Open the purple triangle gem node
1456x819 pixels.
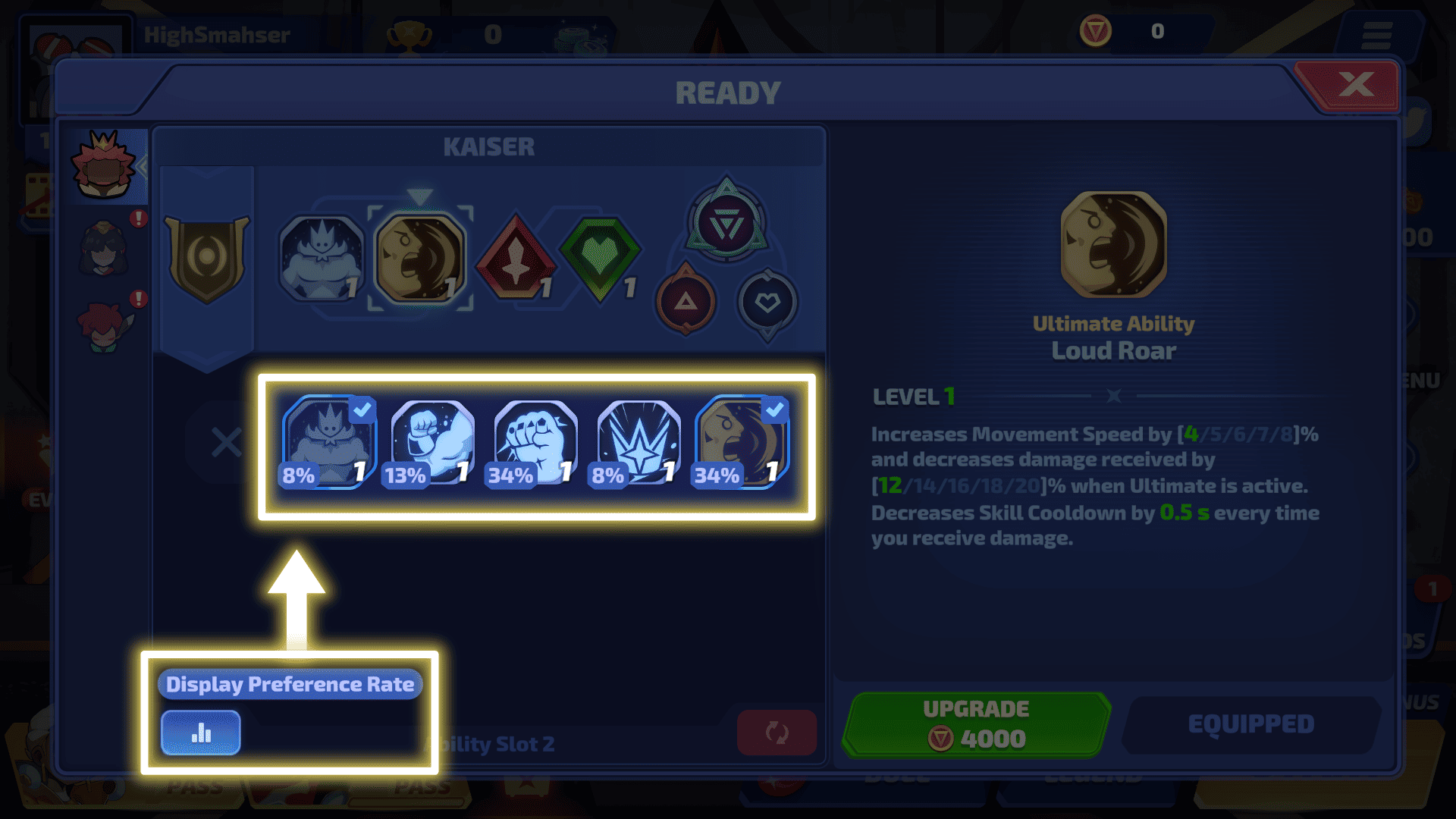[x=726, y=224]
